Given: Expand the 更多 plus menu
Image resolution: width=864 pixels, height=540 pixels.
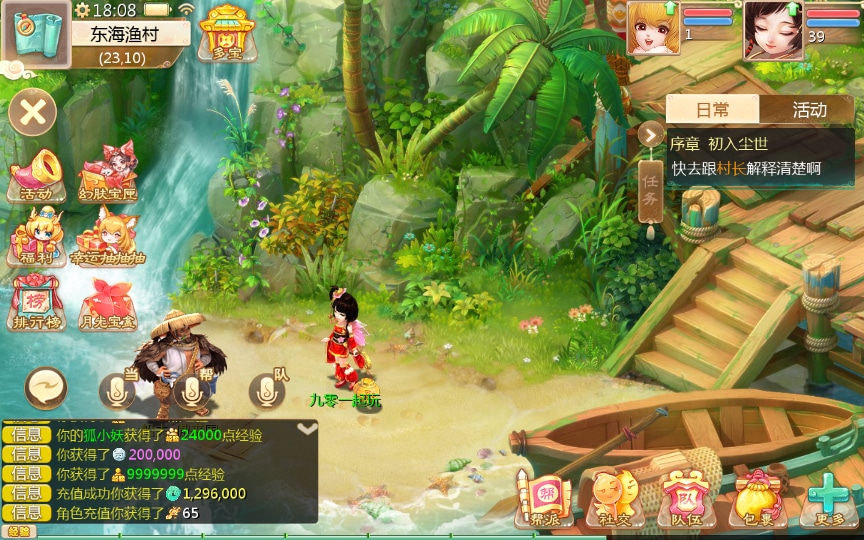Looking at the screenshot, I should [829, 497].
